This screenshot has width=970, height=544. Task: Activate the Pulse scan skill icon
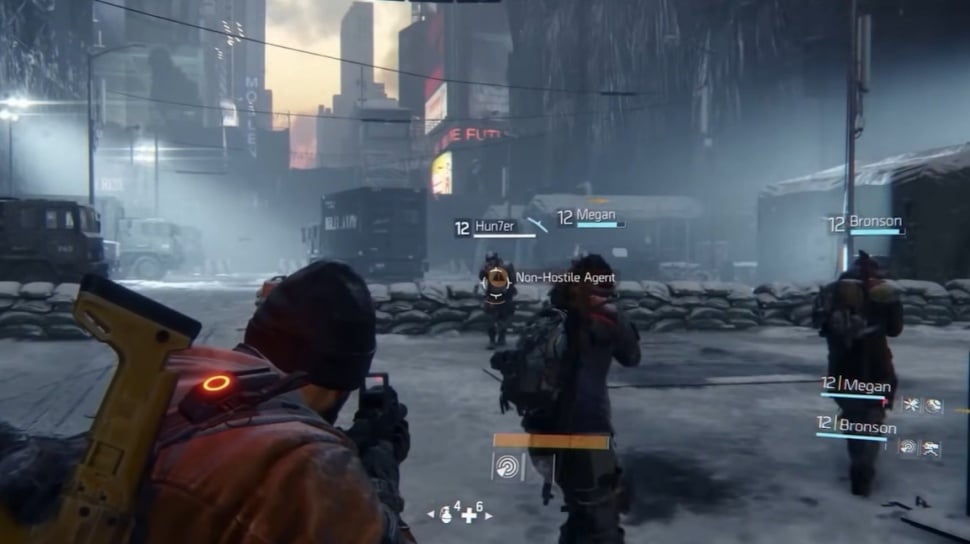(x=509, y=466)
